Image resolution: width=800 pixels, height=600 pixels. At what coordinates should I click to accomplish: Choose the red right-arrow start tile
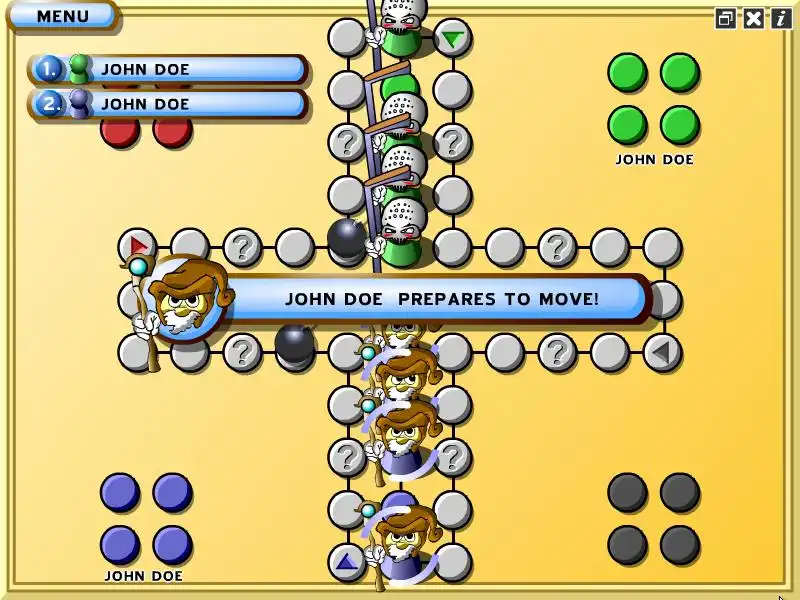[138, 246]
